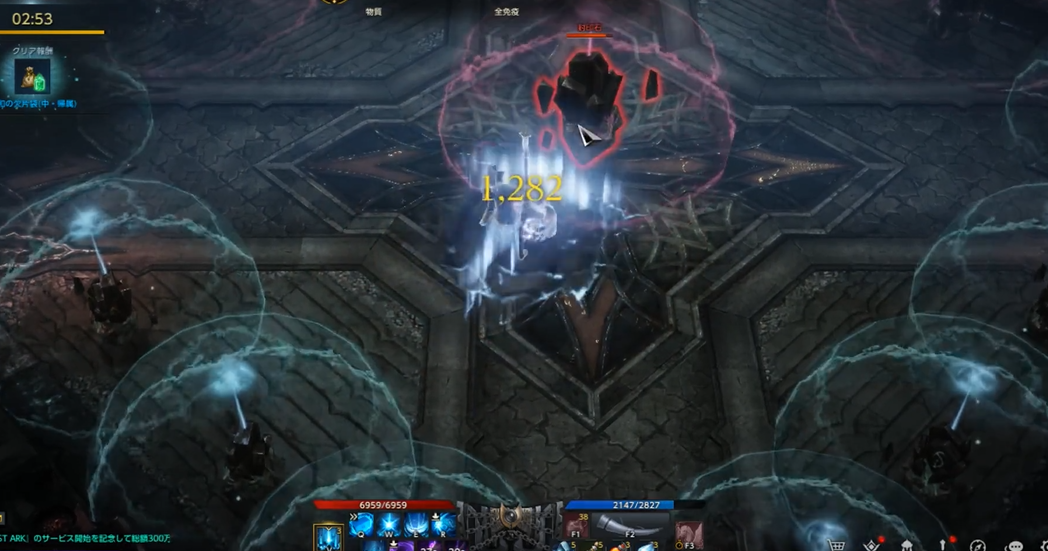
Task: Cast the E skill on the hotbar
Action: tap(416, 525)
